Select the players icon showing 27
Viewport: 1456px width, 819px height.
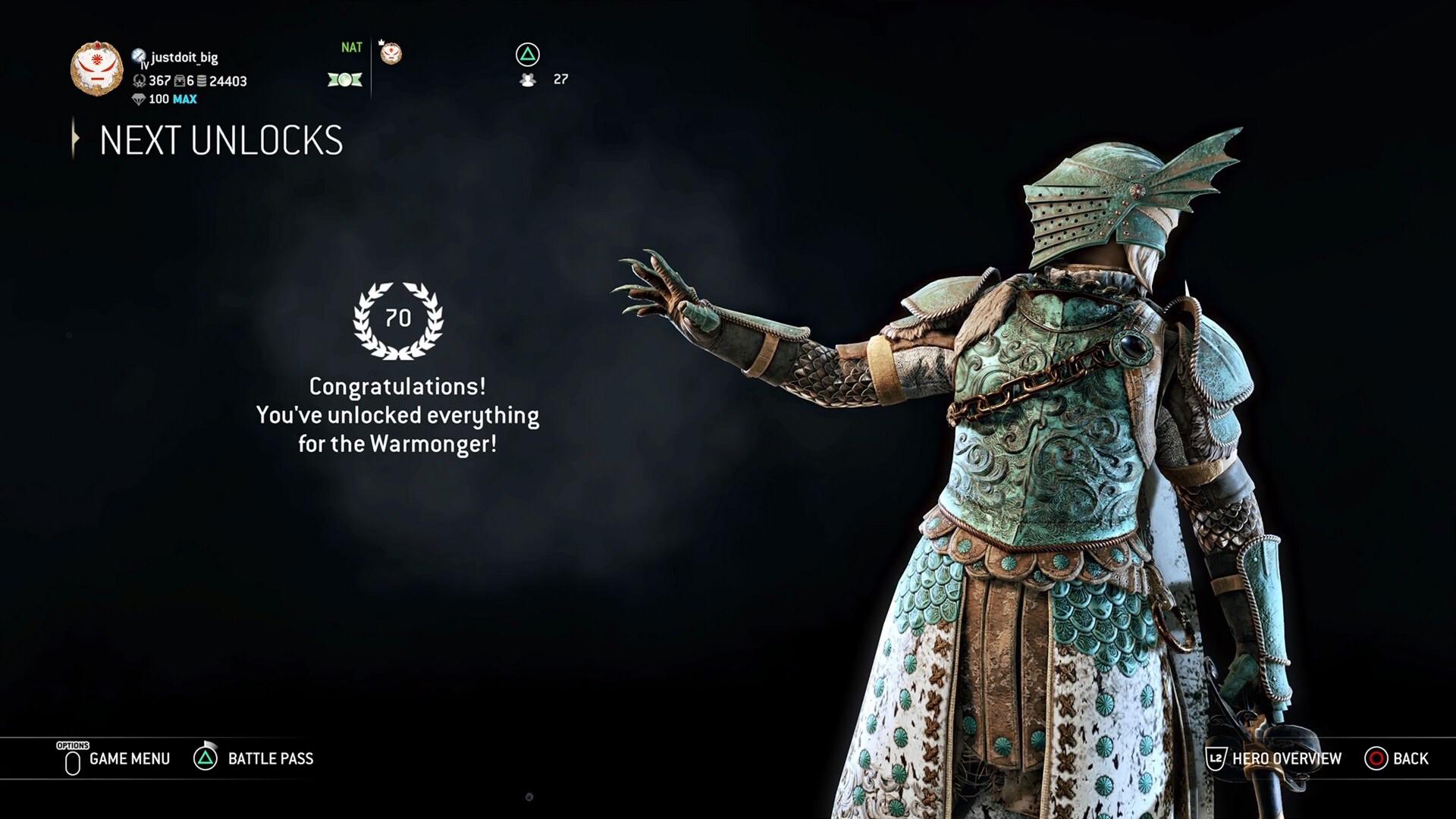[x=529, y=79]
